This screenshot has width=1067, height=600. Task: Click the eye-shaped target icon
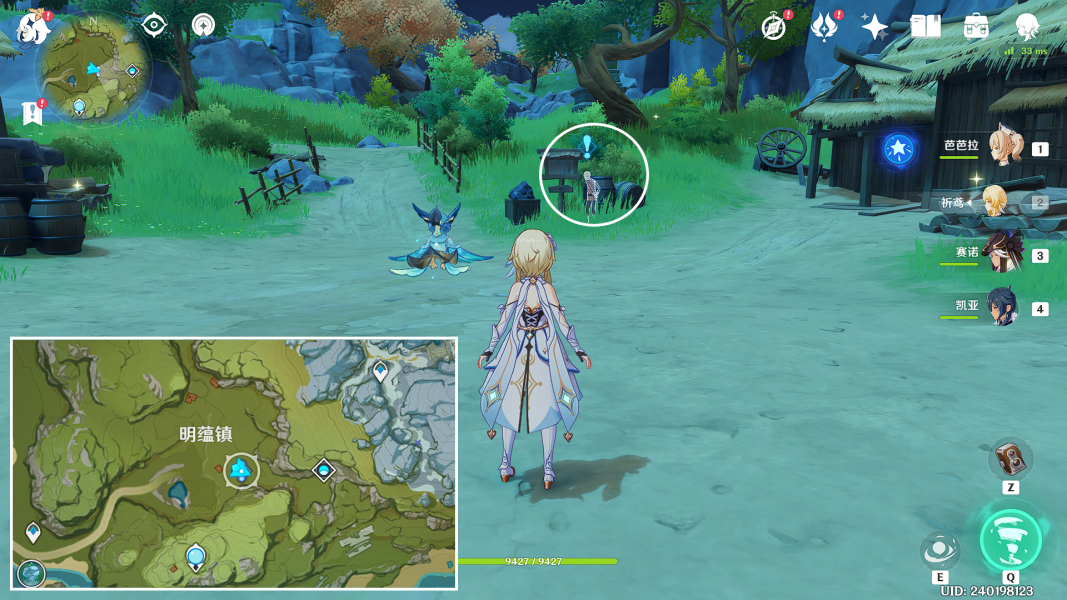tap(154, 25)
